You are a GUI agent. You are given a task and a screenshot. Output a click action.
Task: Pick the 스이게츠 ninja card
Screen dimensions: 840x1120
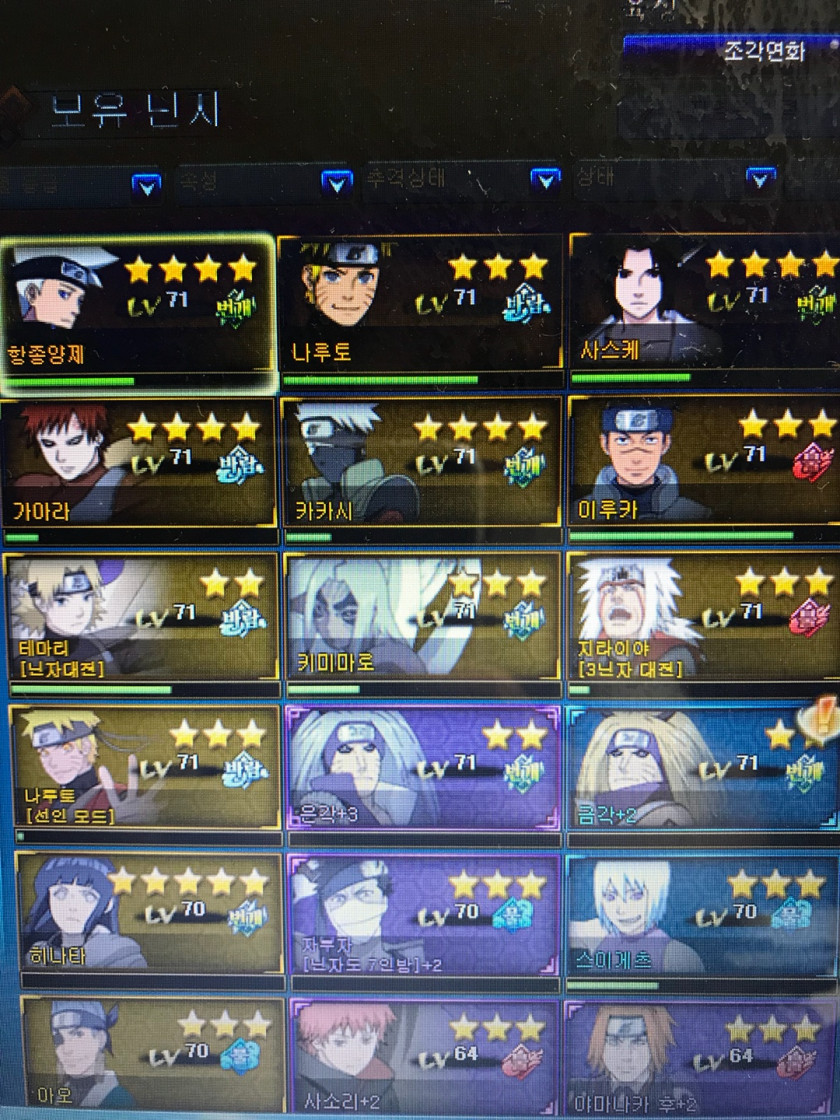point(704,914)
